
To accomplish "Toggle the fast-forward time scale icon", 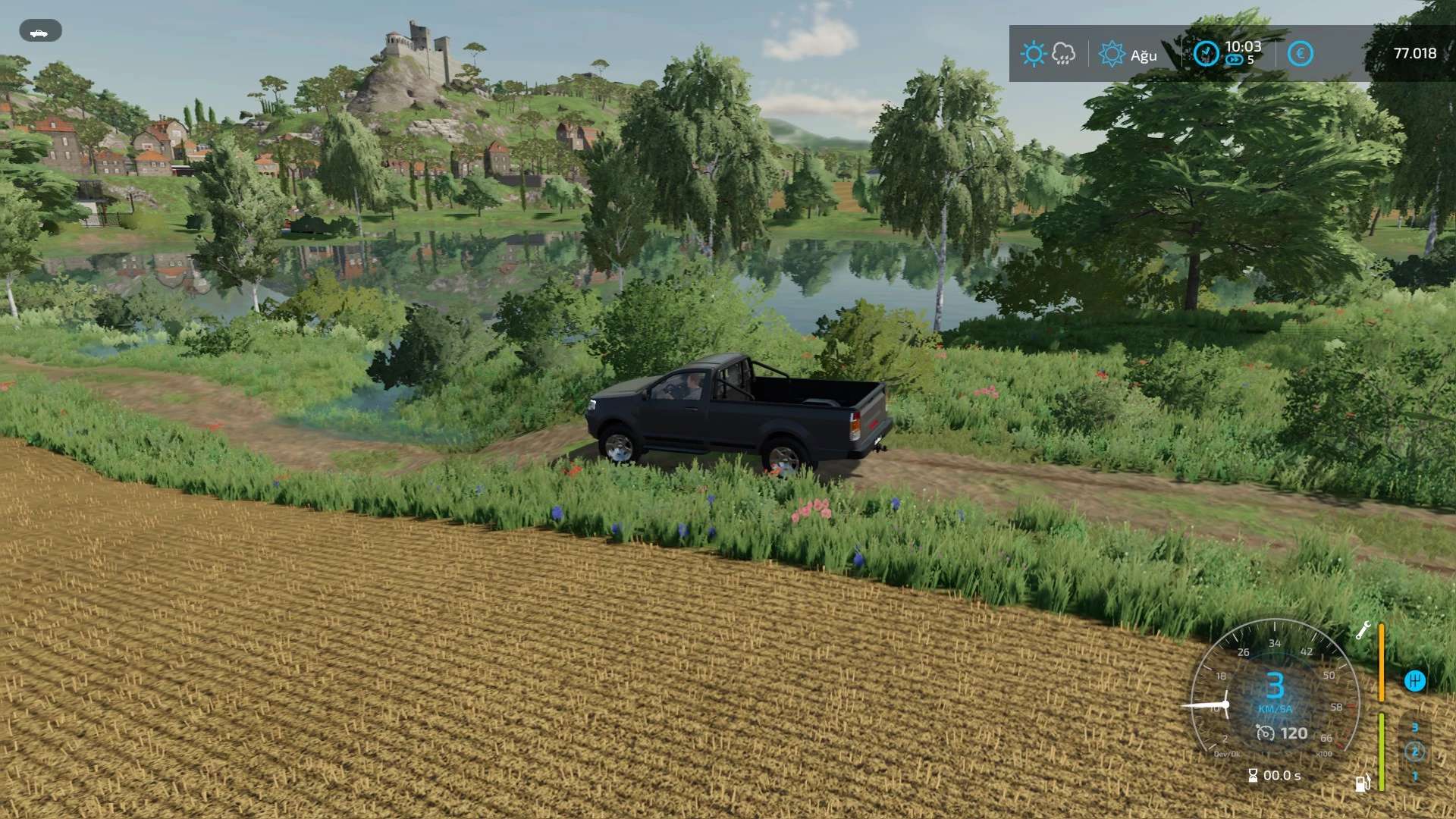I will point(1235,61).
